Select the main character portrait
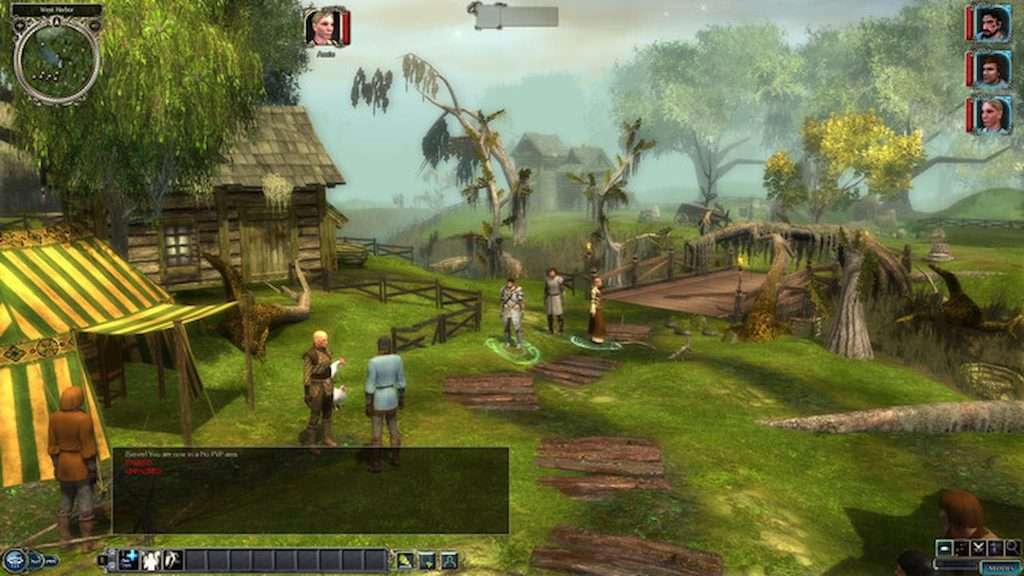Viewport: 1024px width, 576px height. (324, 27)
